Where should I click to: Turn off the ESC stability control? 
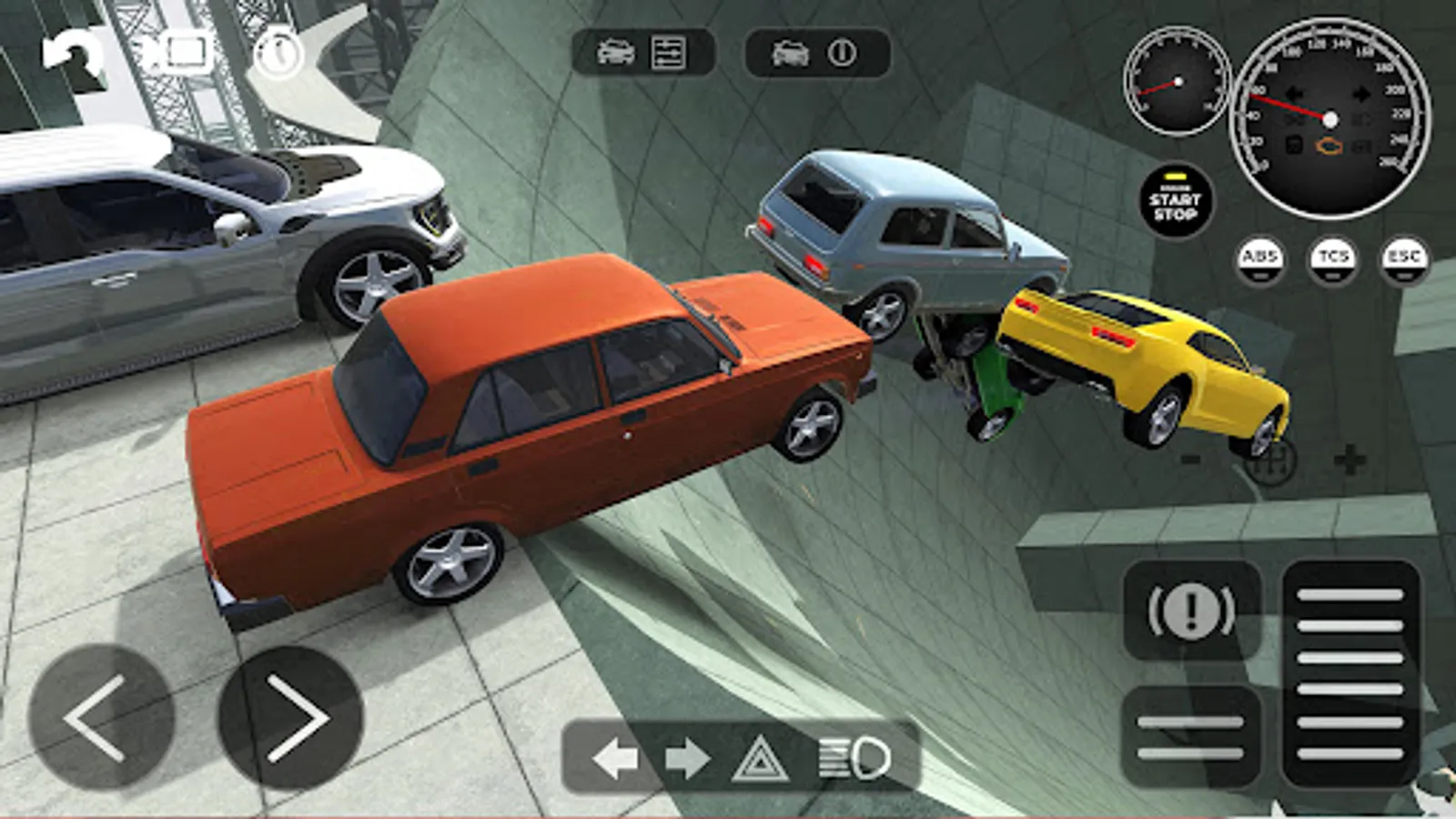[x=1401, y=258]
